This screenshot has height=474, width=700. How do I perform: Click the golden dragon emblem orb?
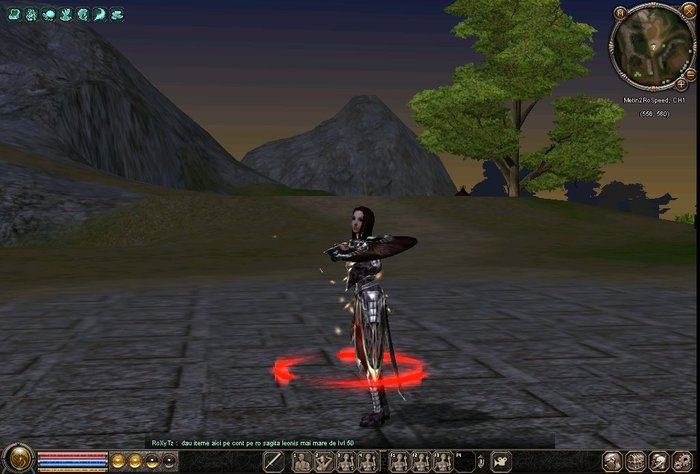tap(17, 459)
